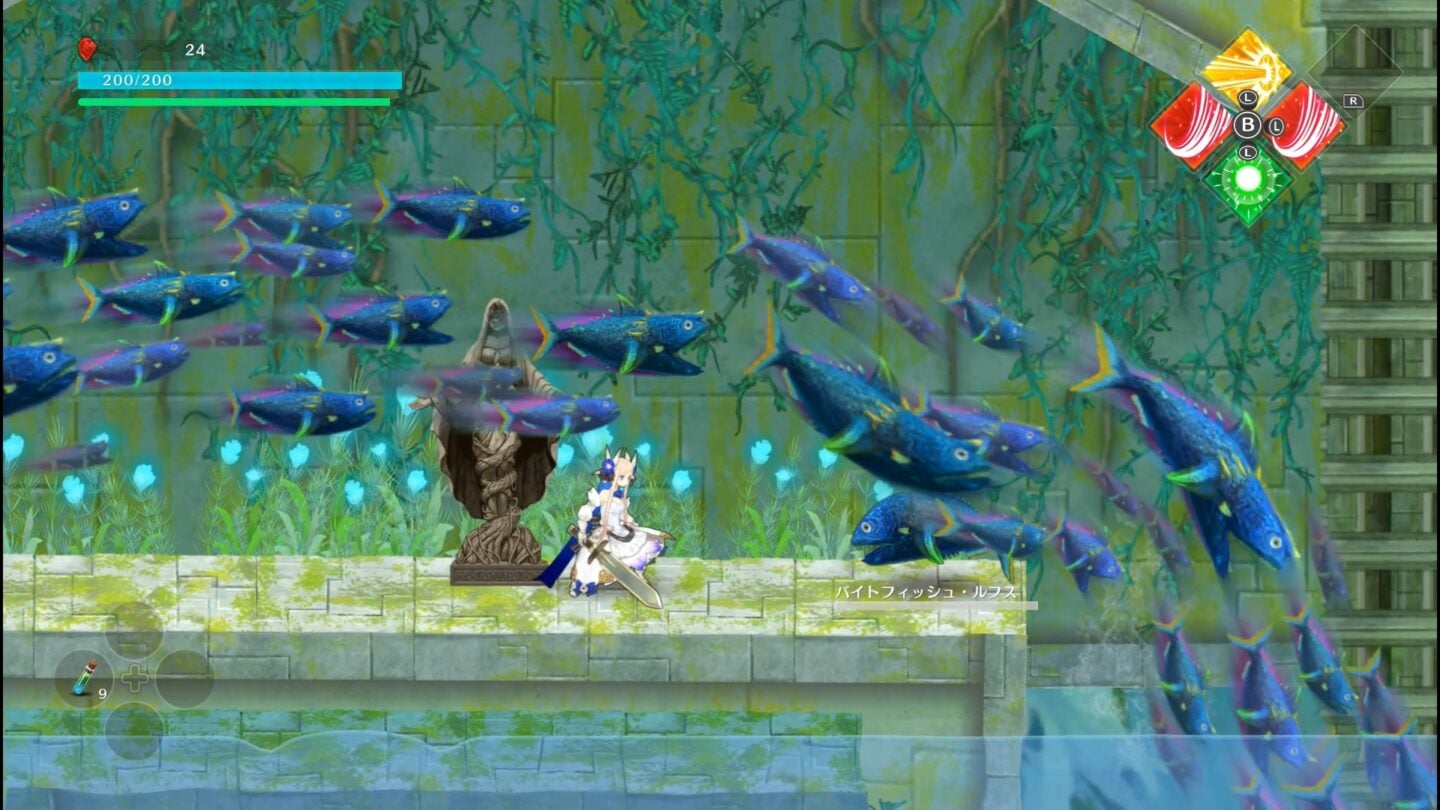
Task: Click the central B button in the skill diamond
Action: tap(1248, 125)
